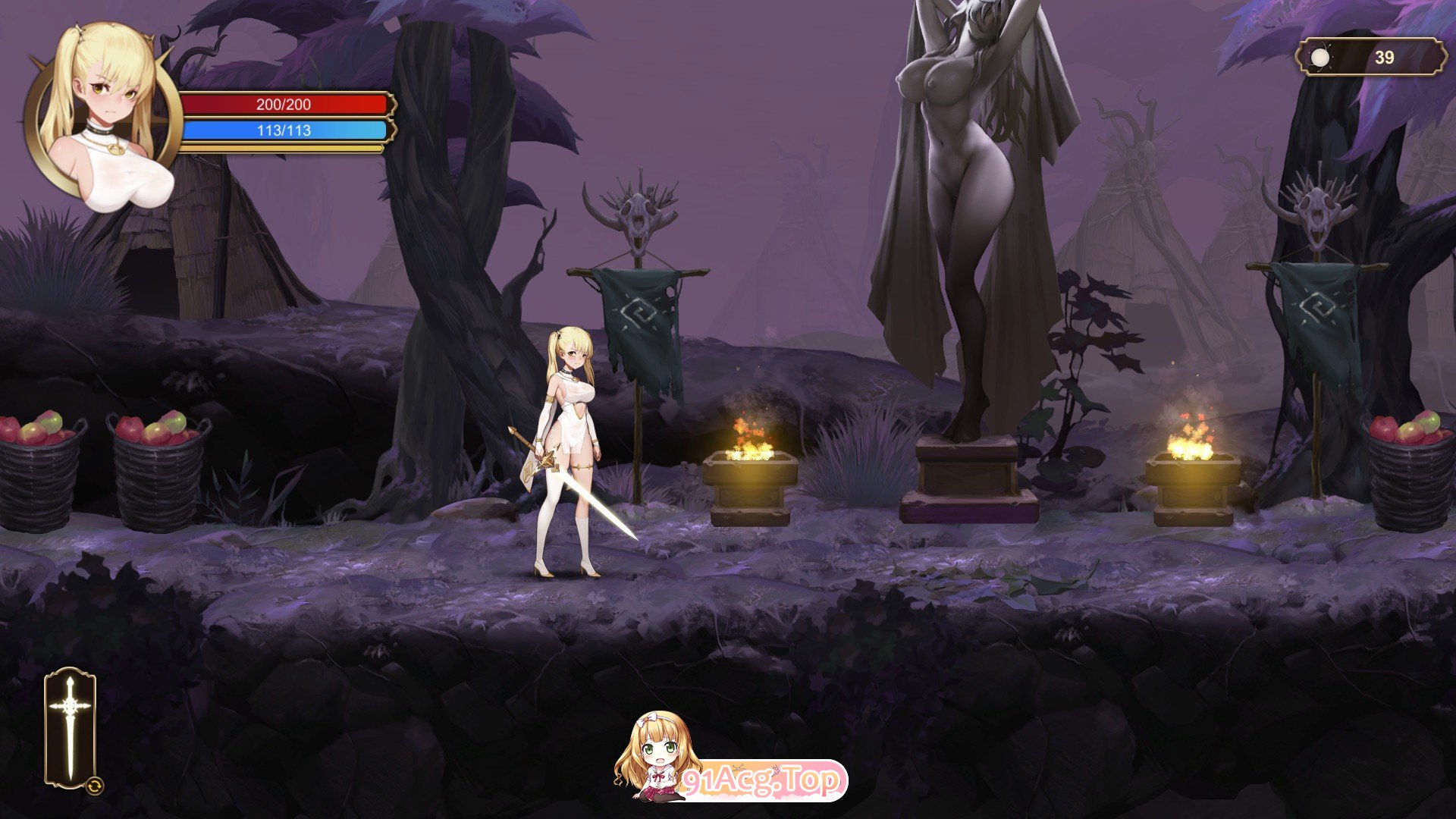The height and width of the screenshot is (819, 1456).
Task: Open the blonde heroine's portrait
Action: (102, 114)
